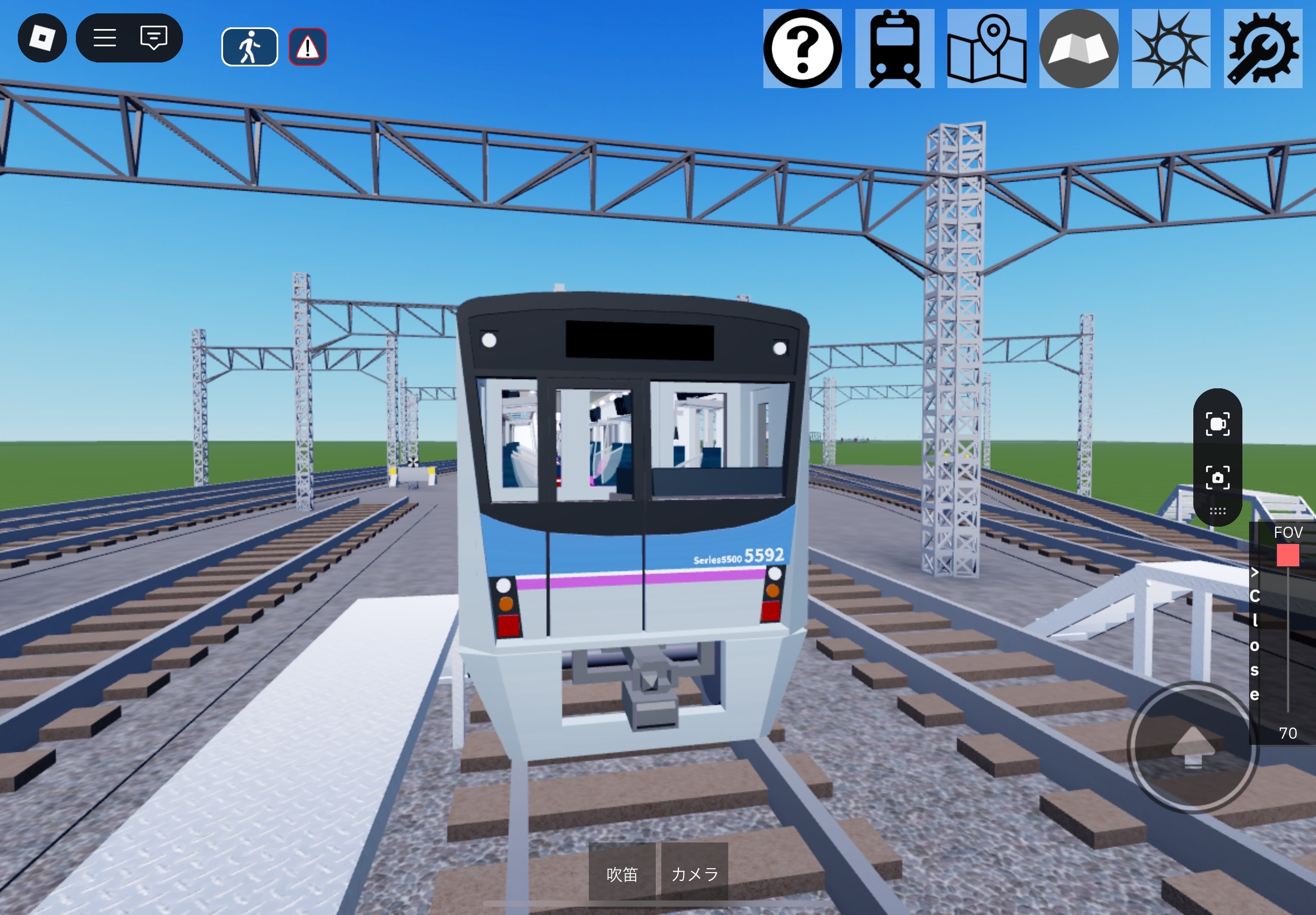Take a screenshot with camera capture icon
Screen dimensions: 1316x915
(1217, 478)
